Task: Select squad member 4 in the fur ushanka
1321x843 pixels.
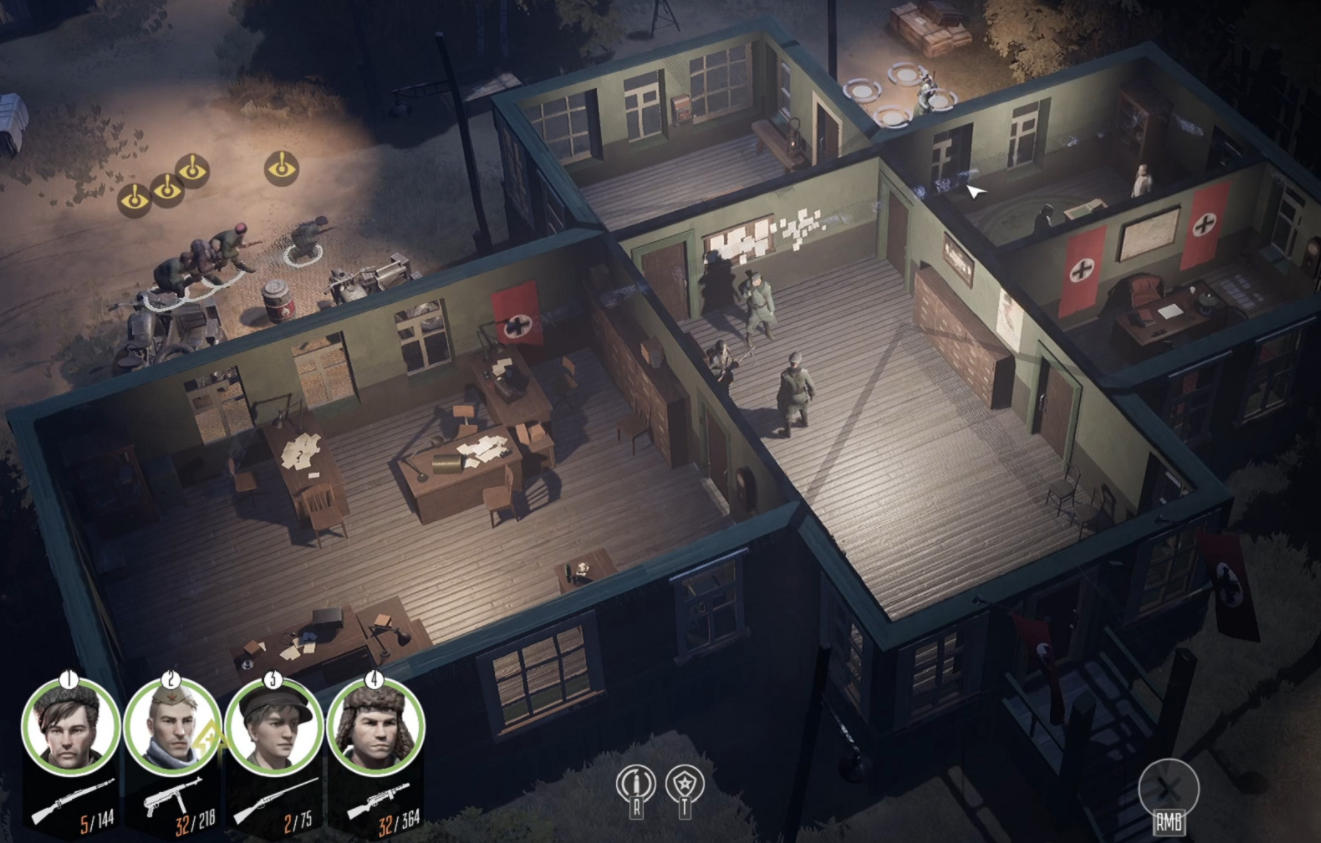Action: [375, 727]
